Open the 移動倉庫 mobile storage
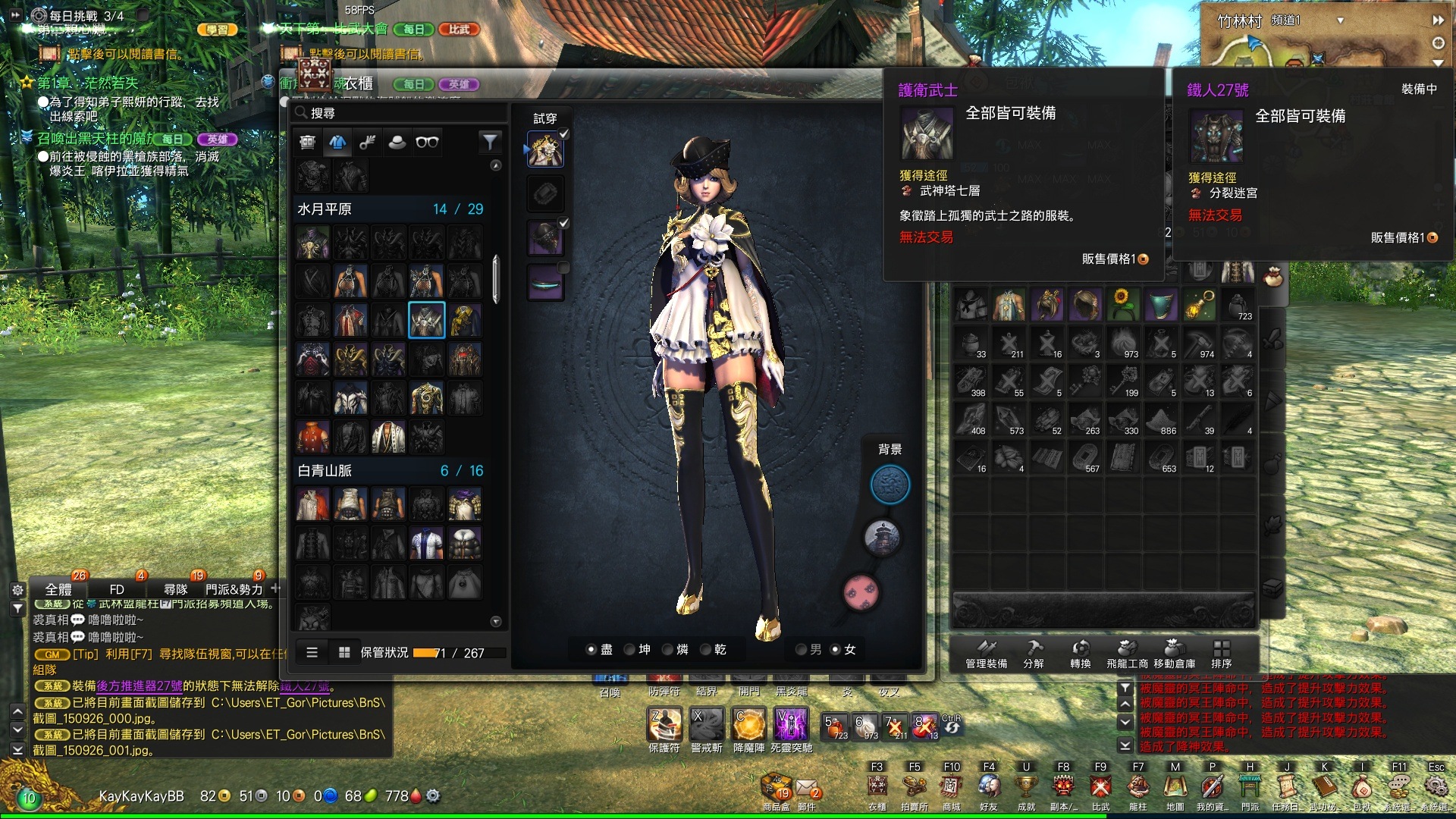 [x=1174, y=652]
